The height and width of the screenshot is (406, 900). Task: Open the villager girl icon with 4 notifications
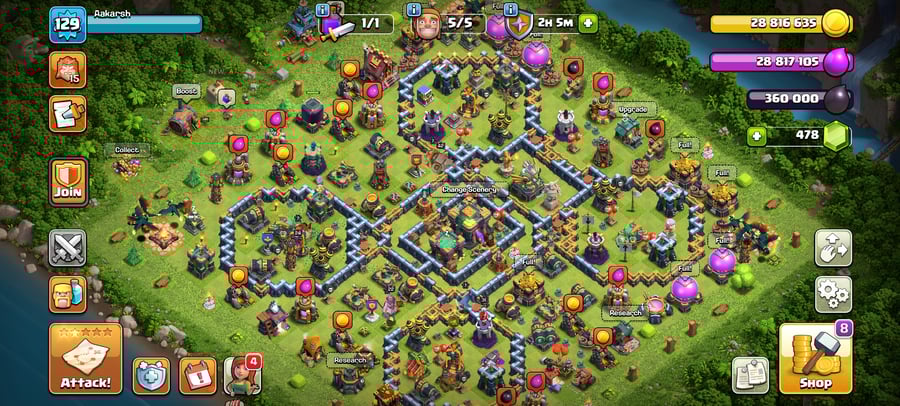(241, 374)
